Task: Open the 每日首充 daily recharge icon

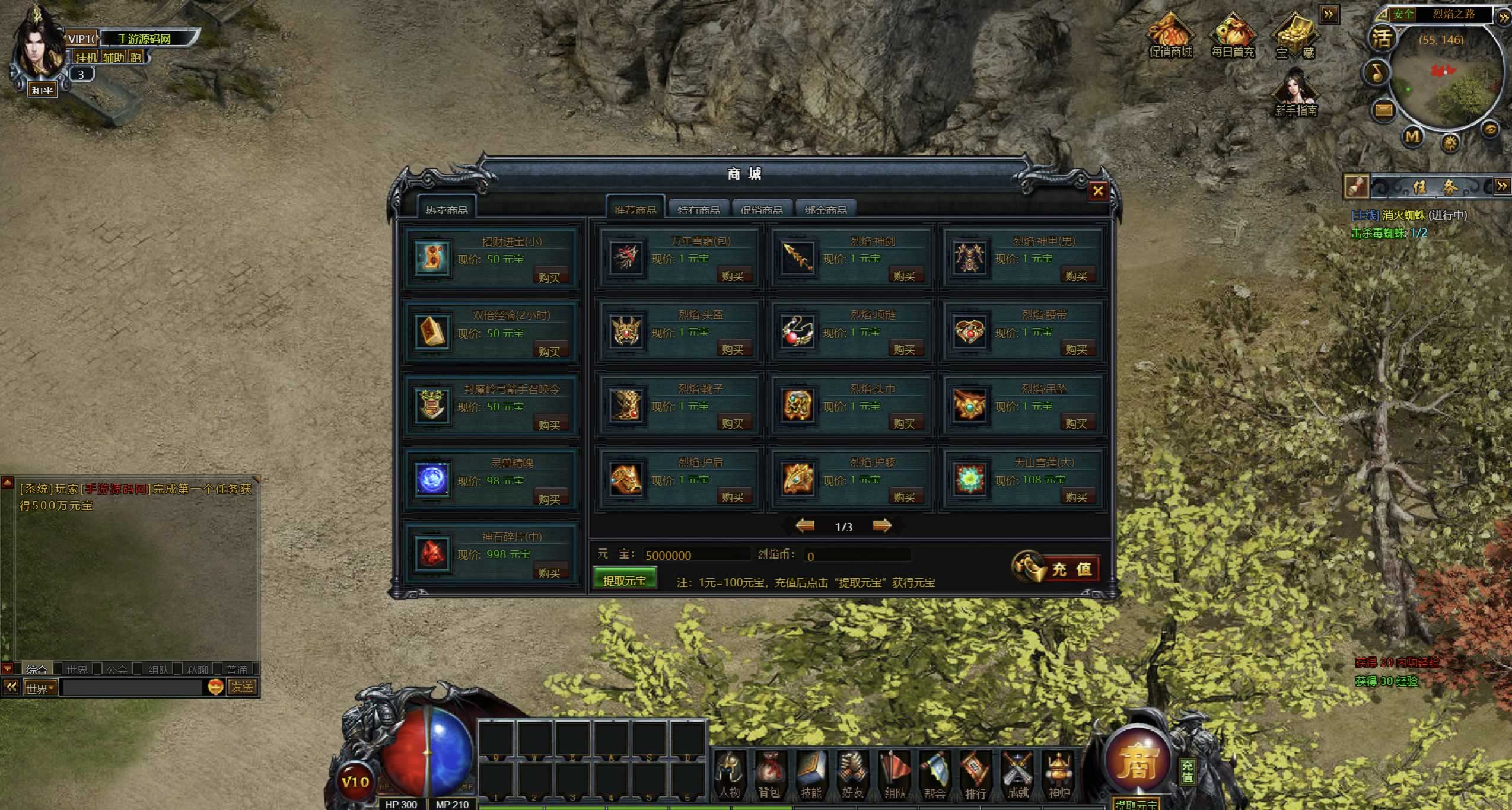Action: pos(1233,37)
